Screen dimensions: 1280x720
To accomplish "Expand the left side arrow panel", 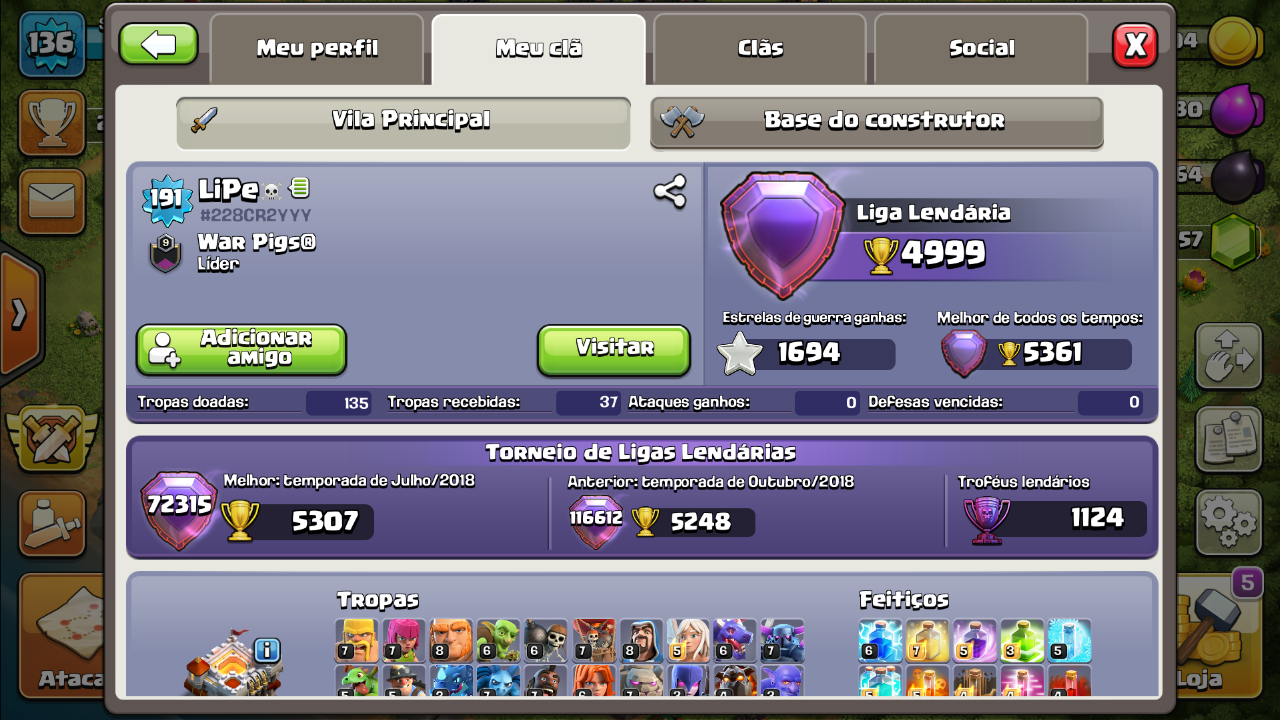I will 19,314.
